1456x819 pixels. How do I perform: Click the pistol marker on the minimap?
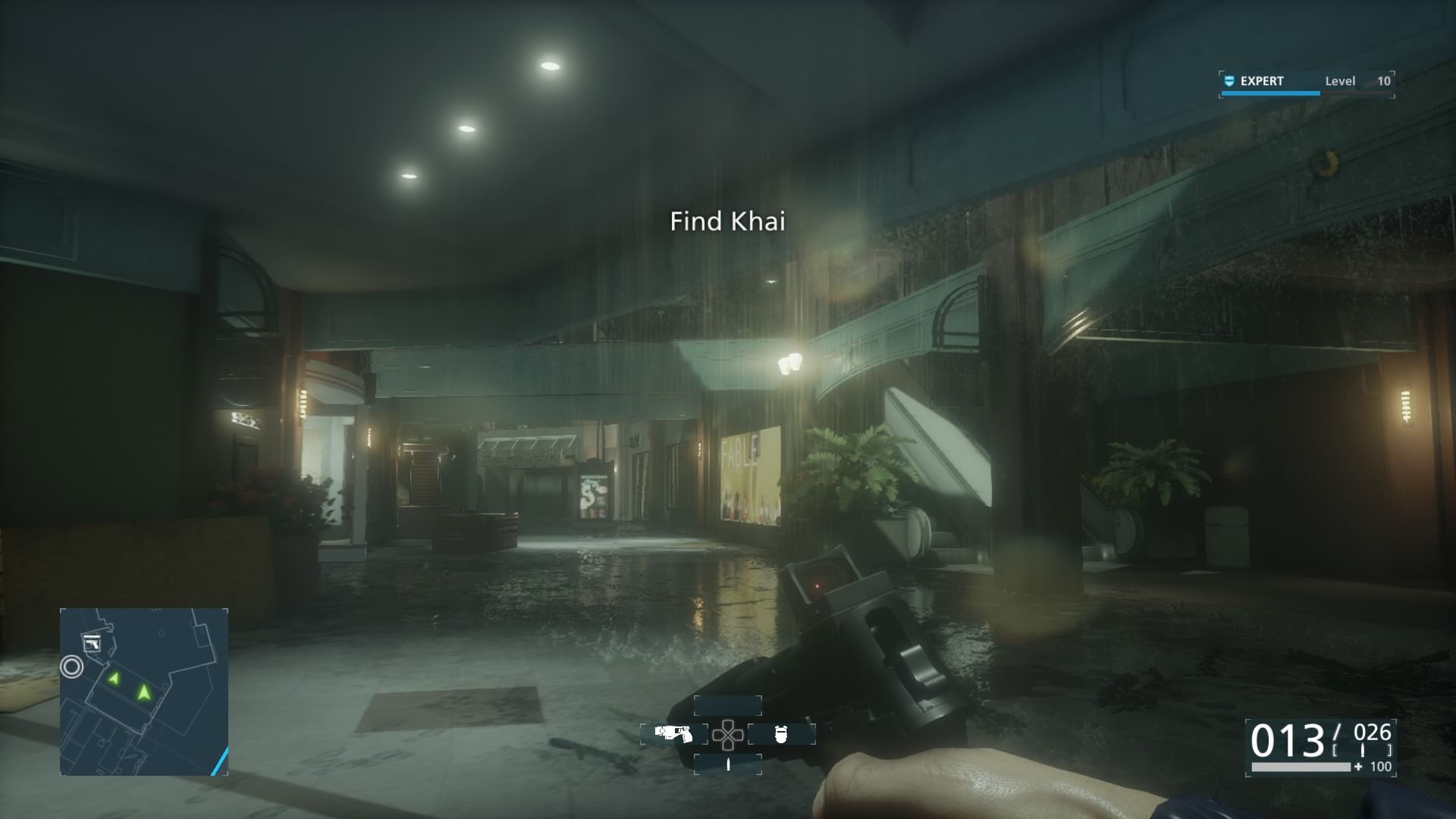tap(93, 644)
